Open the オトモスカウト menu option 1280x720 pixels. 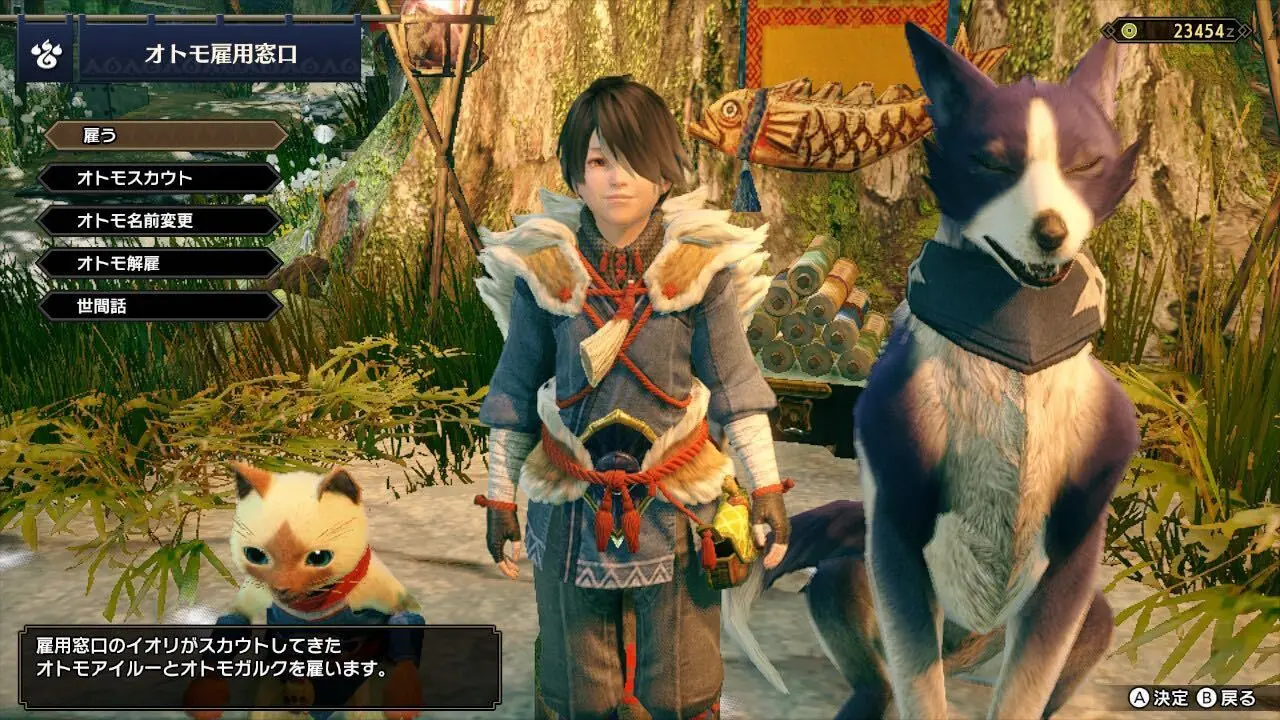tap(160, 178)
